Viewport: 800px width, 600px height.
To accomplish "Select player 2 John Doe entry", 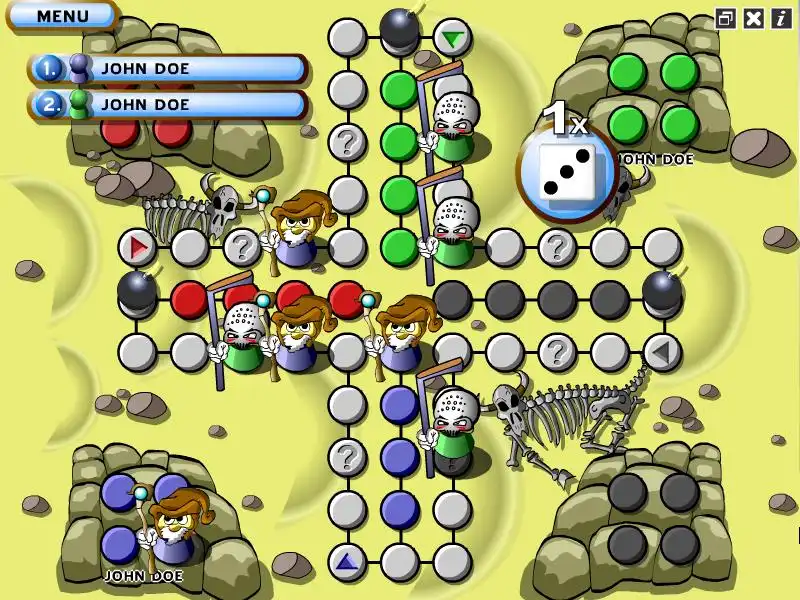I will click(168, 103).
